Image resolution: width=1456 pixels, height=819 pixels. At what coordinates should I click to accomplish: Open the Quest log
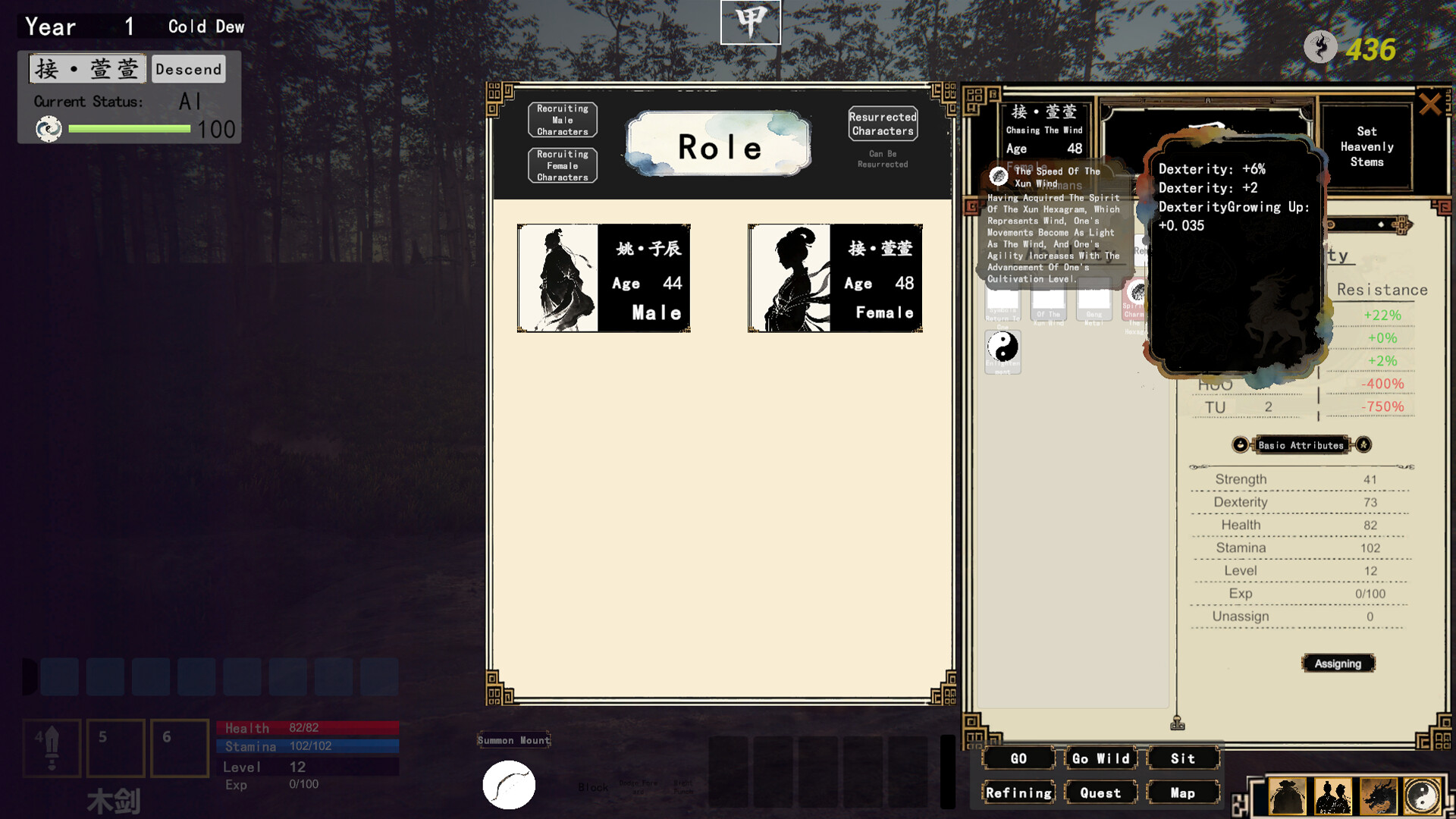click(1100, 793)
